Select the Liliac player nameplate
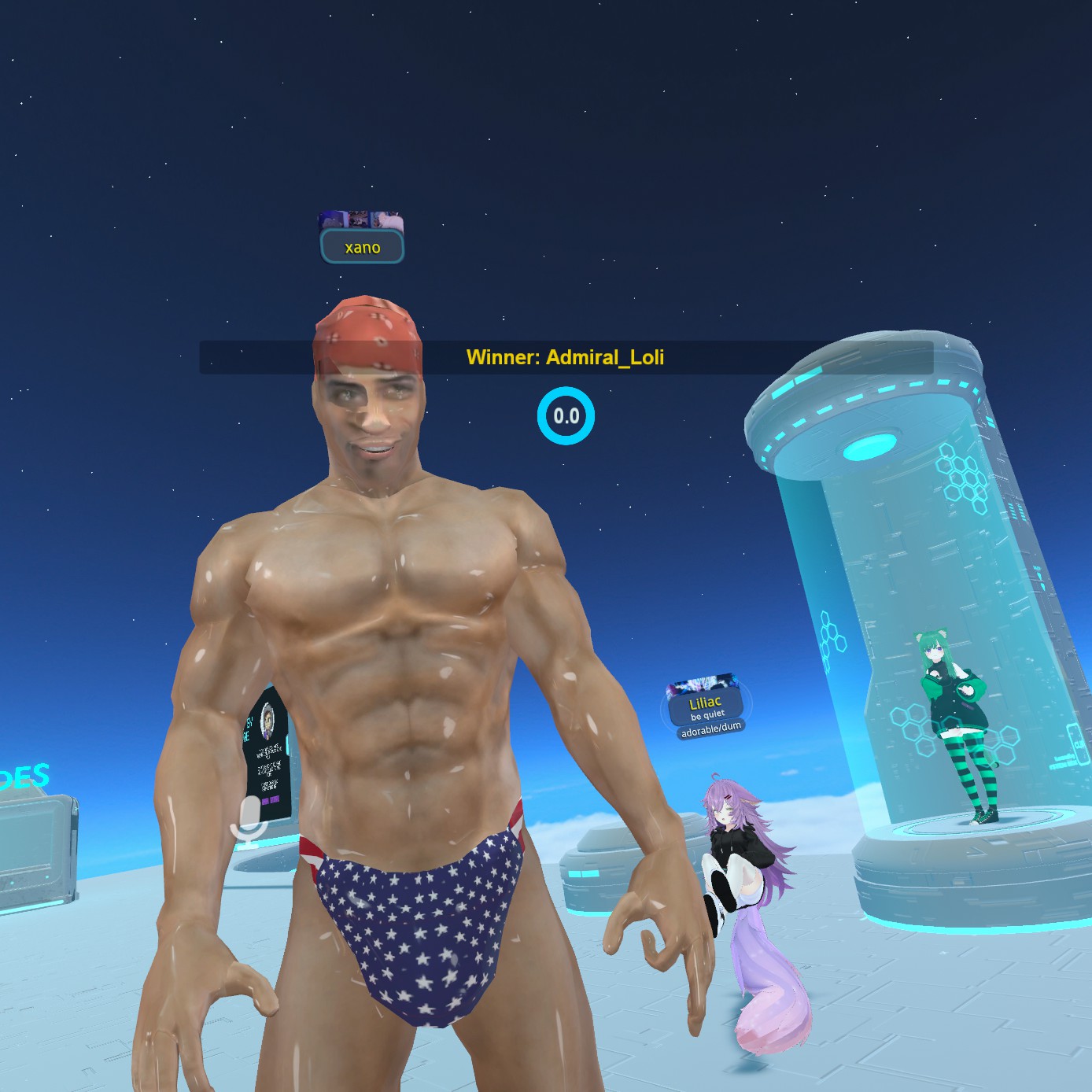 [x=706, y=706]
